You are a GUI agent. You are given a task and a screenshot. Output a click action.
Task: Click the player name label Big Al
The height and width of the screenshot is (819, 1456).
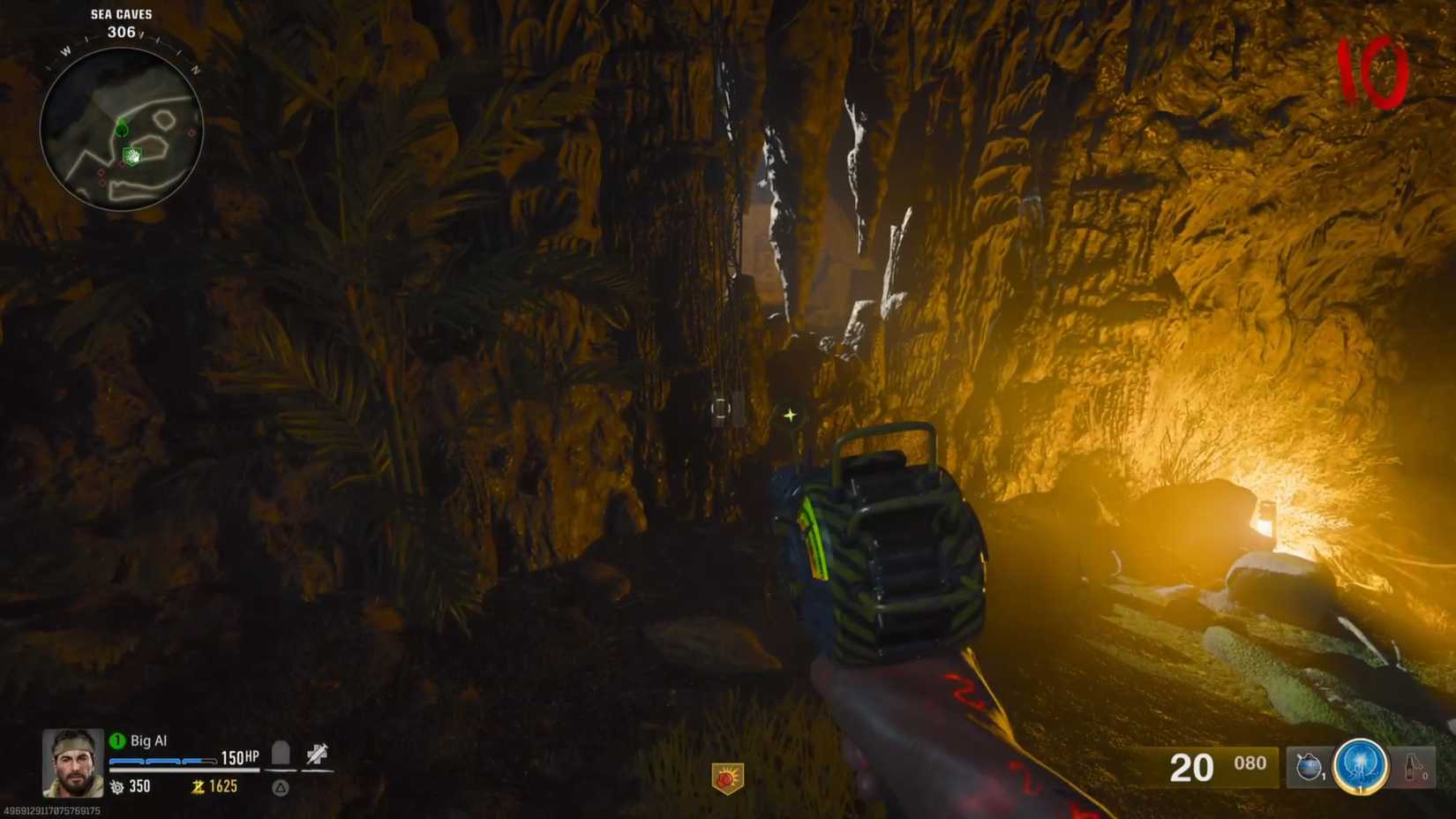click(x=148, y=740)
